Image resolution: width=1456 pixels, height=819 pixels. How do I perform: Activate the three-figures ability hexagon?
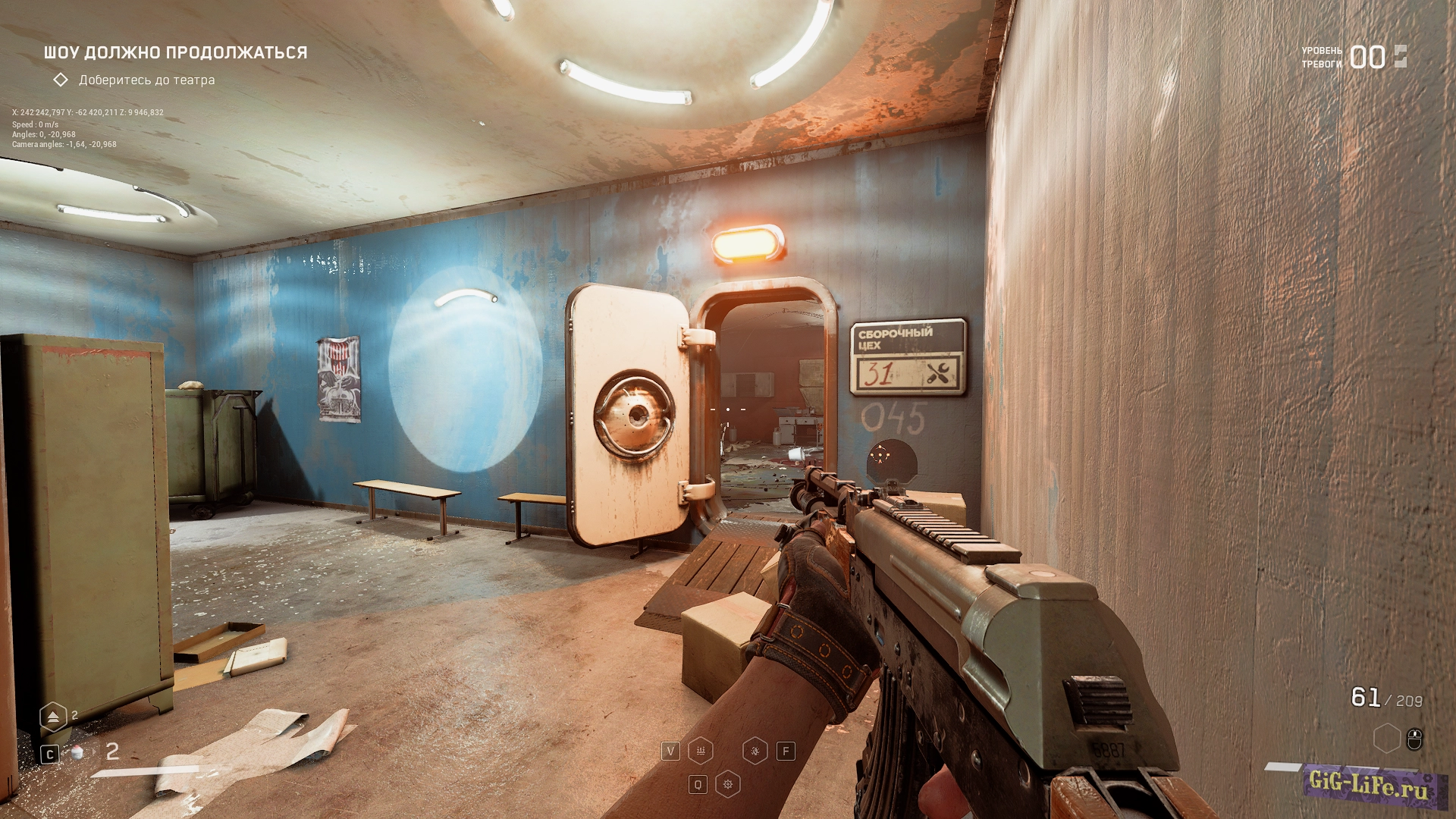pos(700,751)
